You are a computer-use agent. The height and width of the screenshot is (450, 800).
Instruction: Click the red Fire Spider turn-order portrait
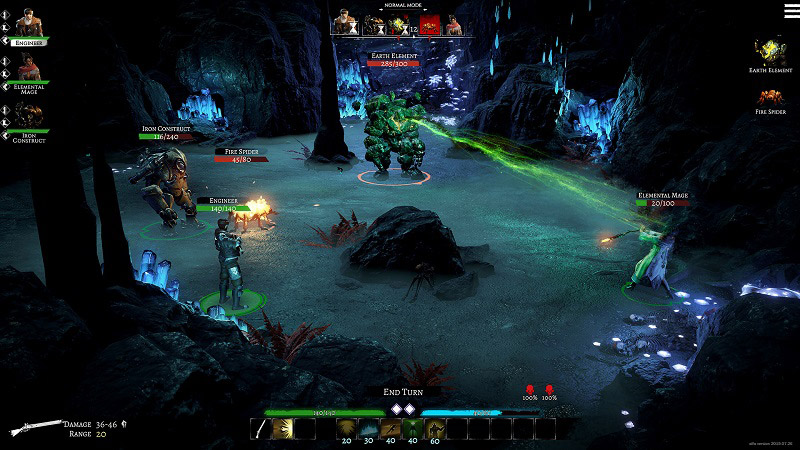[430, 25]
